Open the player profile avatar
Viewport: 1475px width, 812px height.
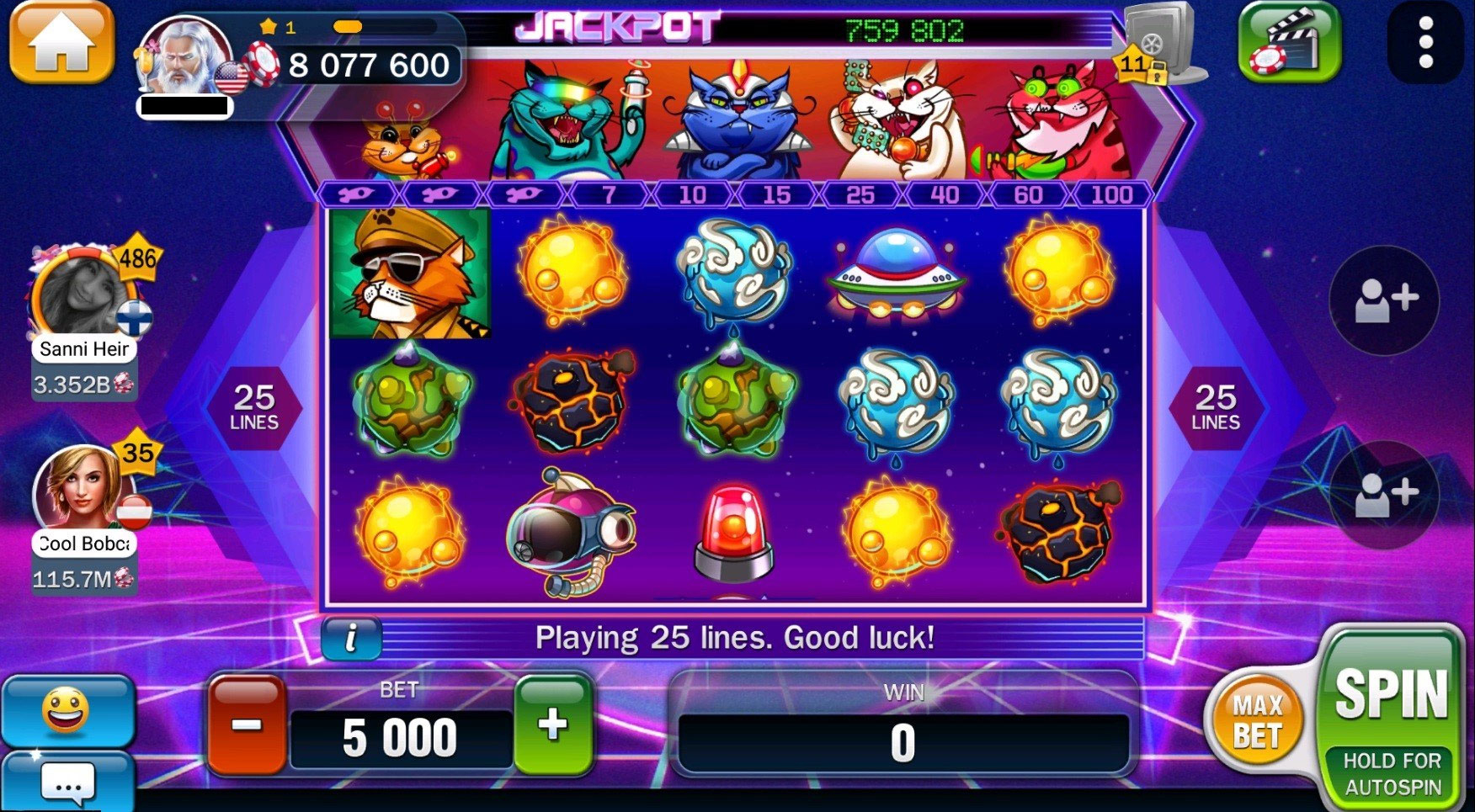(184, 57)
